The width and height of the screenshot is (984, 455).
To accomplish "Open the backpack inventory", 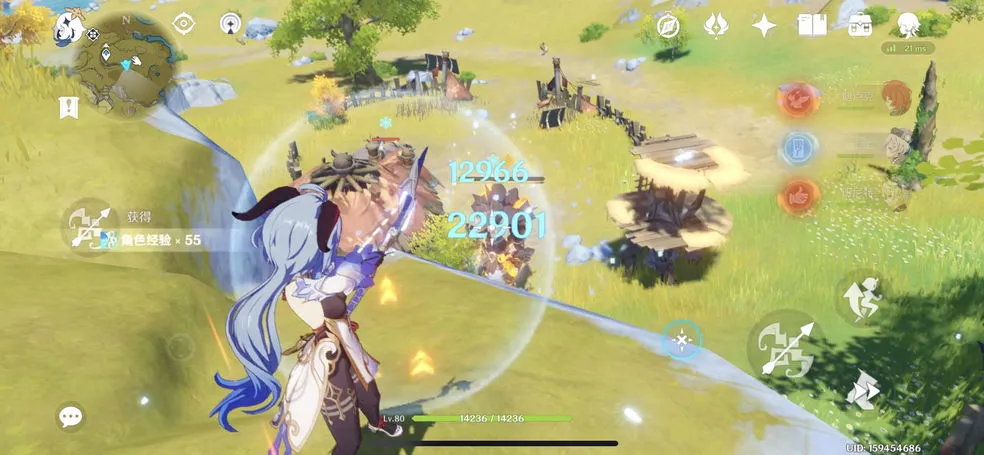I will coord(858,26).
